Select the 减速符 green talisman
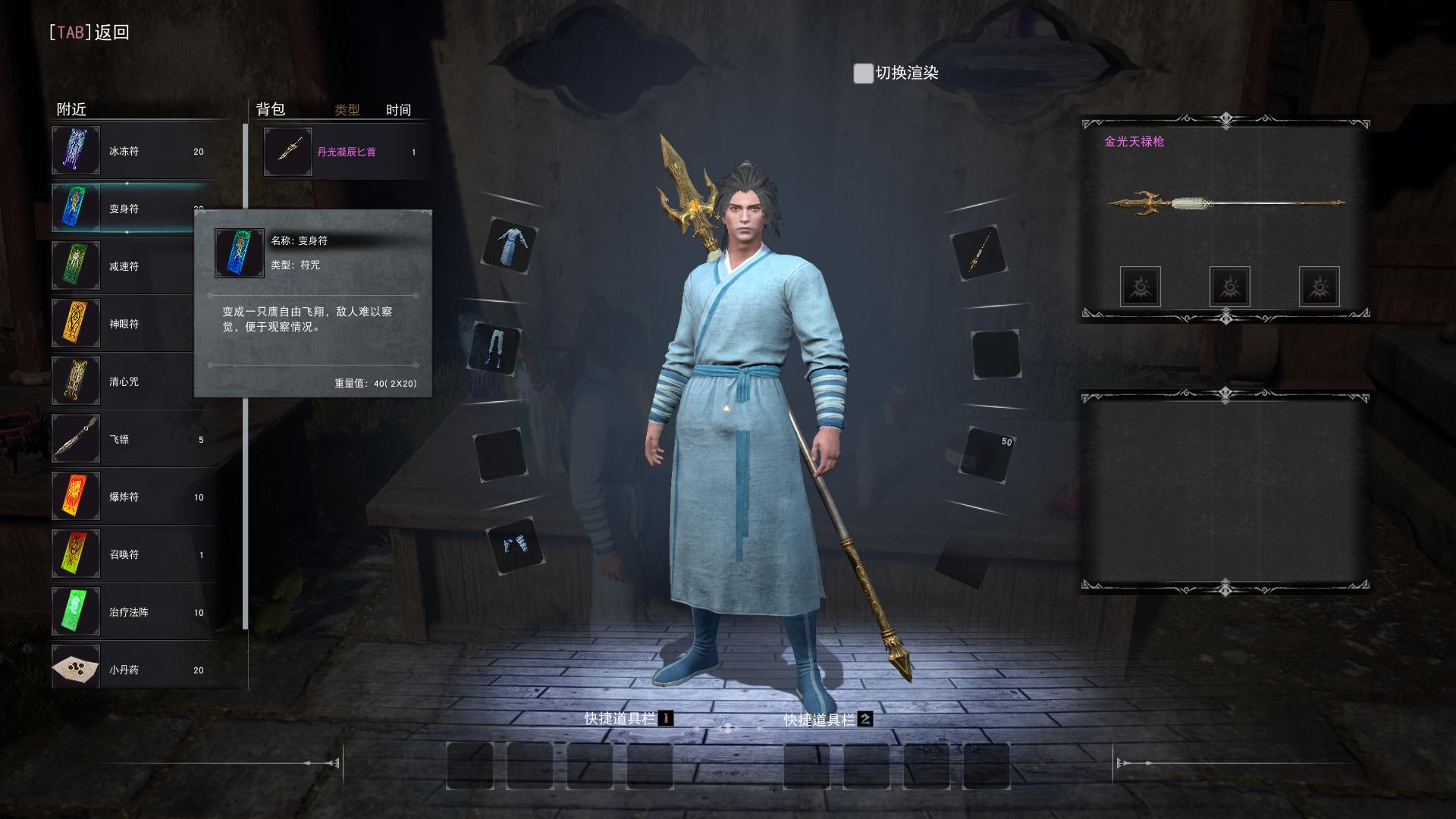 121,266
